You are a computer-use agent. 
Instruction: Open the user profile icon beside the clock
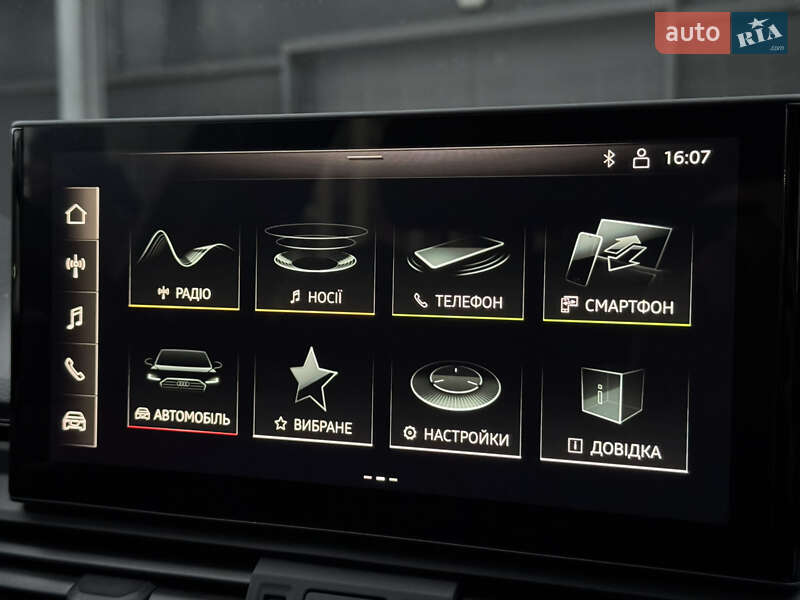pyautogui.click(x=641, y=158)
